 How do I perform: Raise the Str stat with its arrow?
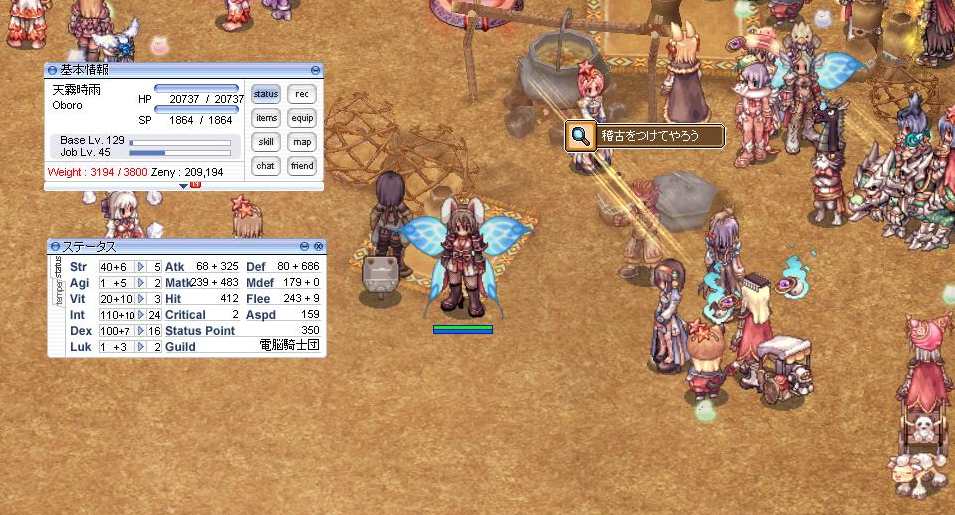point(141,267)
